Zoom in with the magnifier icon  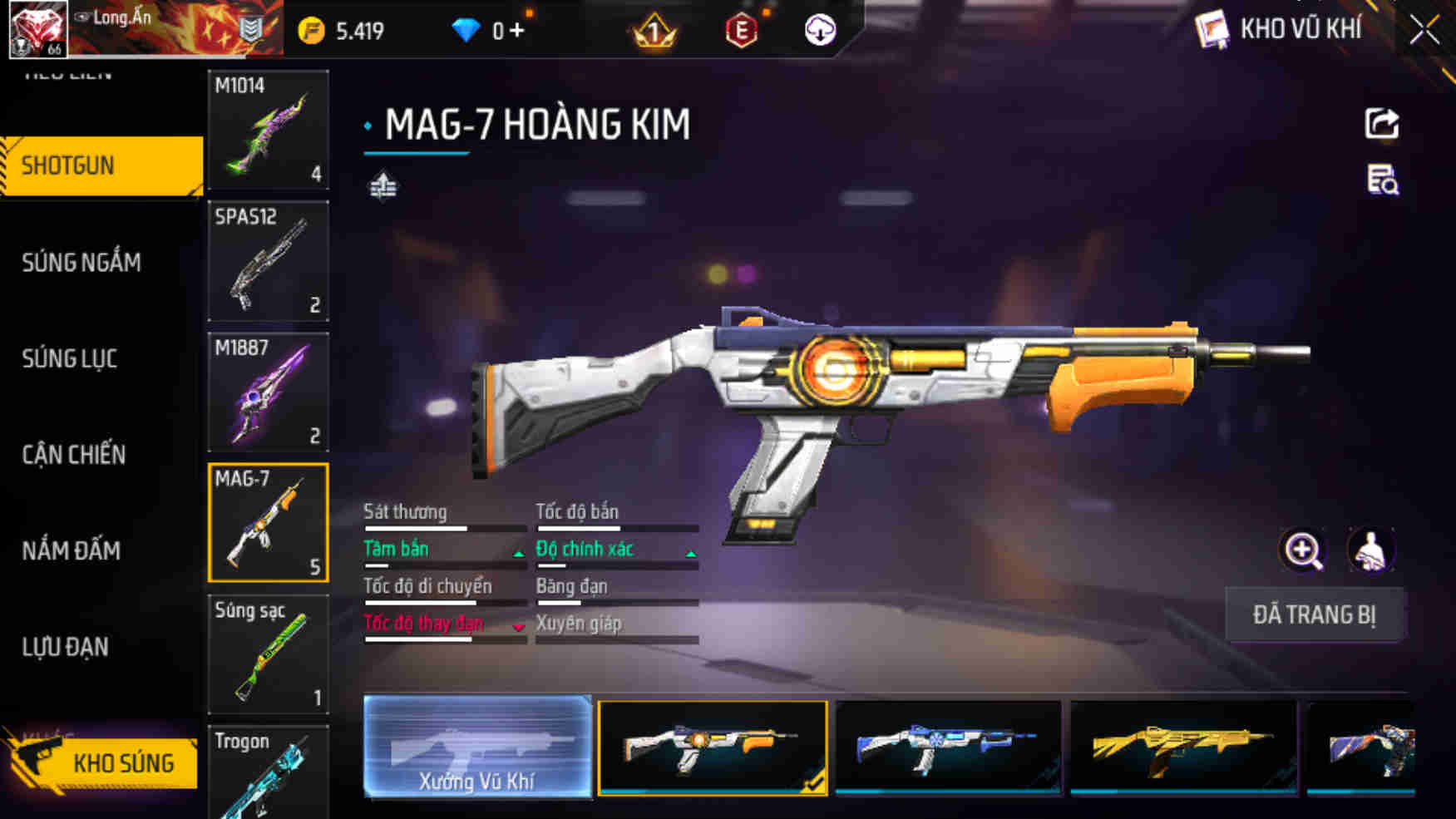click(x=1302, y=550)
